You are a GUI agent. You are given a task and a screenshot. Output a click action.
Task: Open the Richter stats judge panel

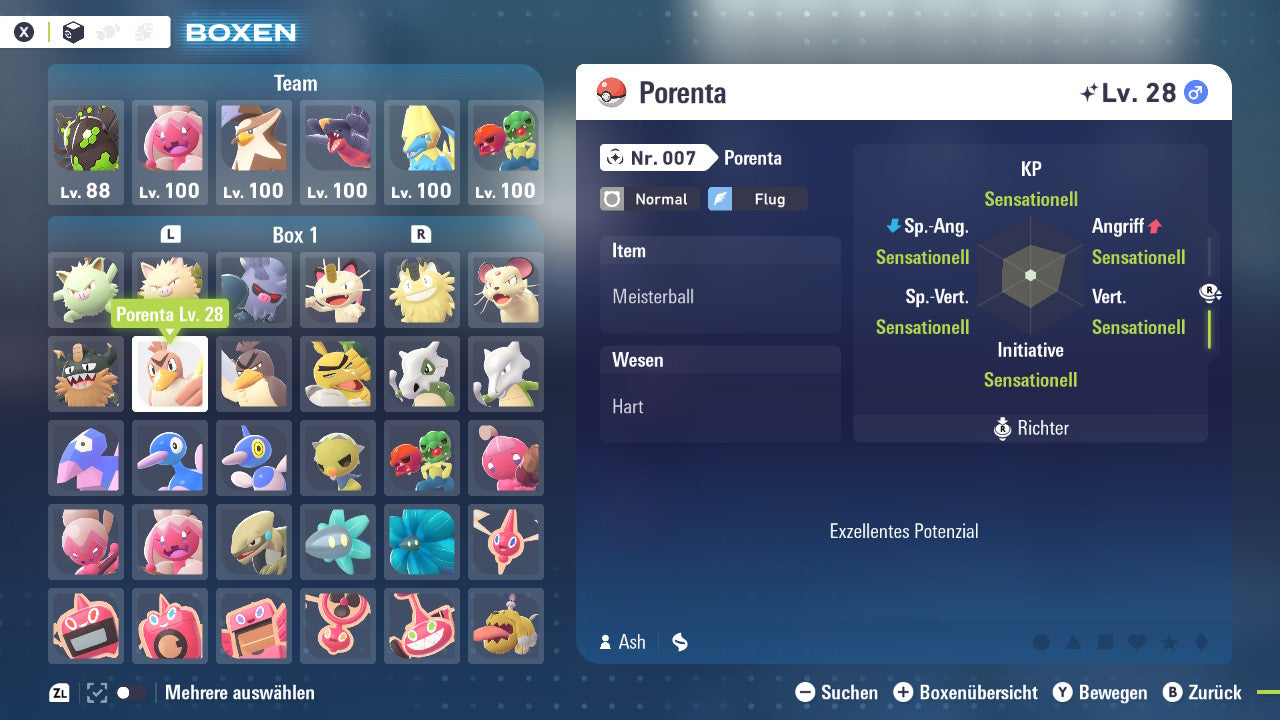[1030, 428]
